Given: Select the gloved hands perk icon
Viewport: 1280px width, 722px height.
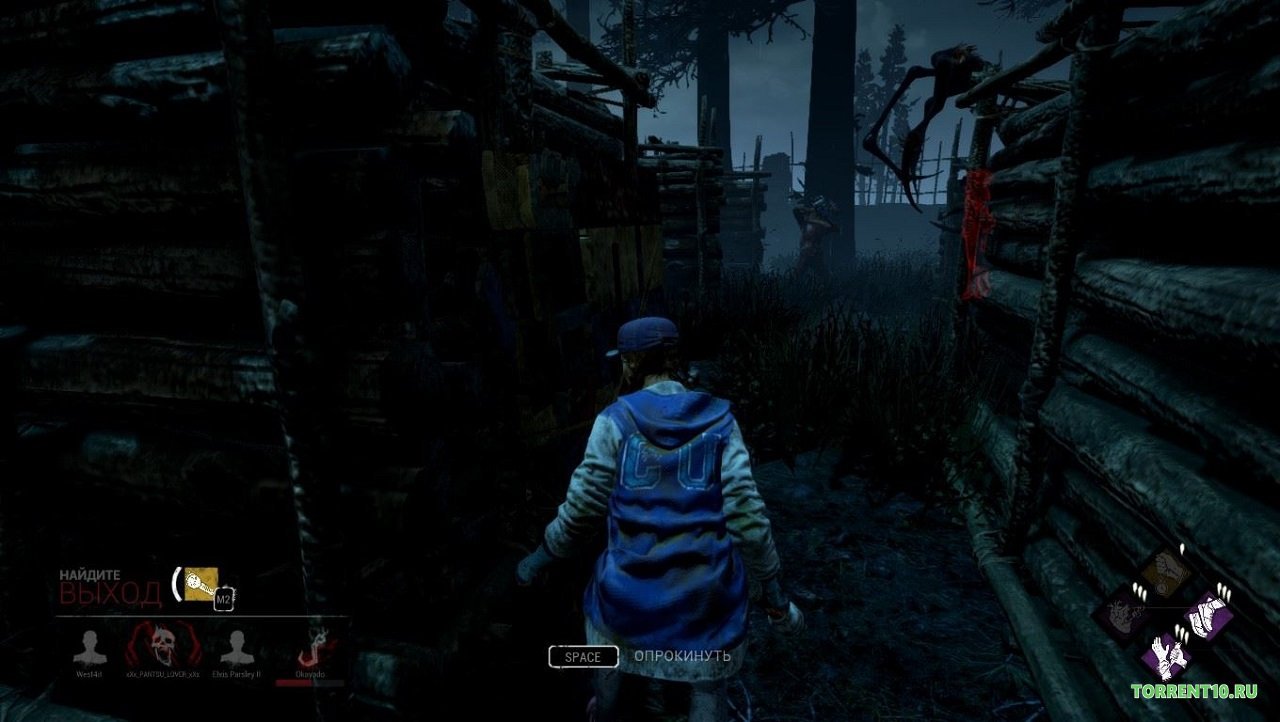Looking at the screenshot, I should 1168,656.
